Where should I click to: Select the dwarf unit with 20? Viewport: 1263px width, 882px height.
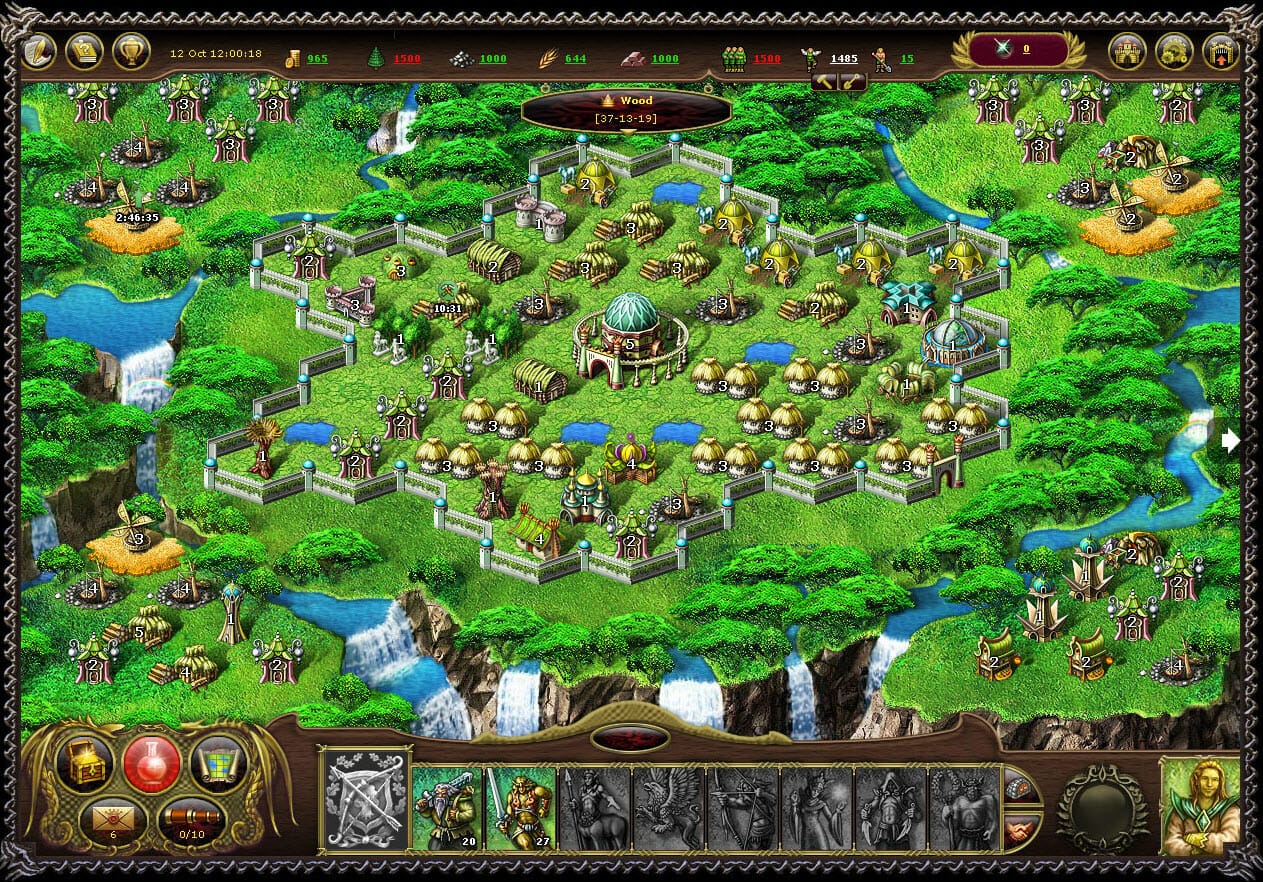pyautogui.click(x=448, y=807)
